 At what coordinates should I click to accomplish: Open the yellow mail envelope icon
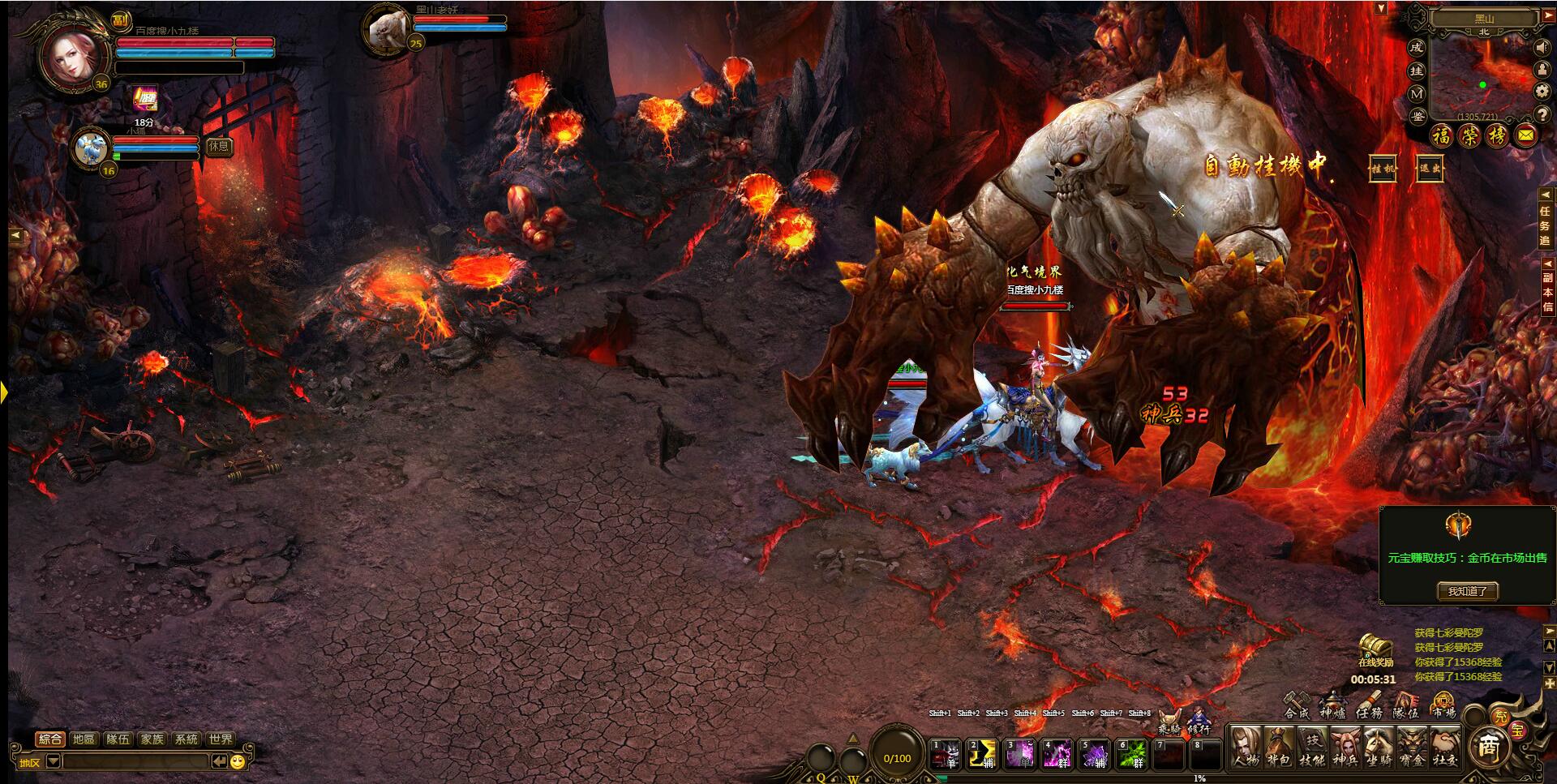(1525, 136)
